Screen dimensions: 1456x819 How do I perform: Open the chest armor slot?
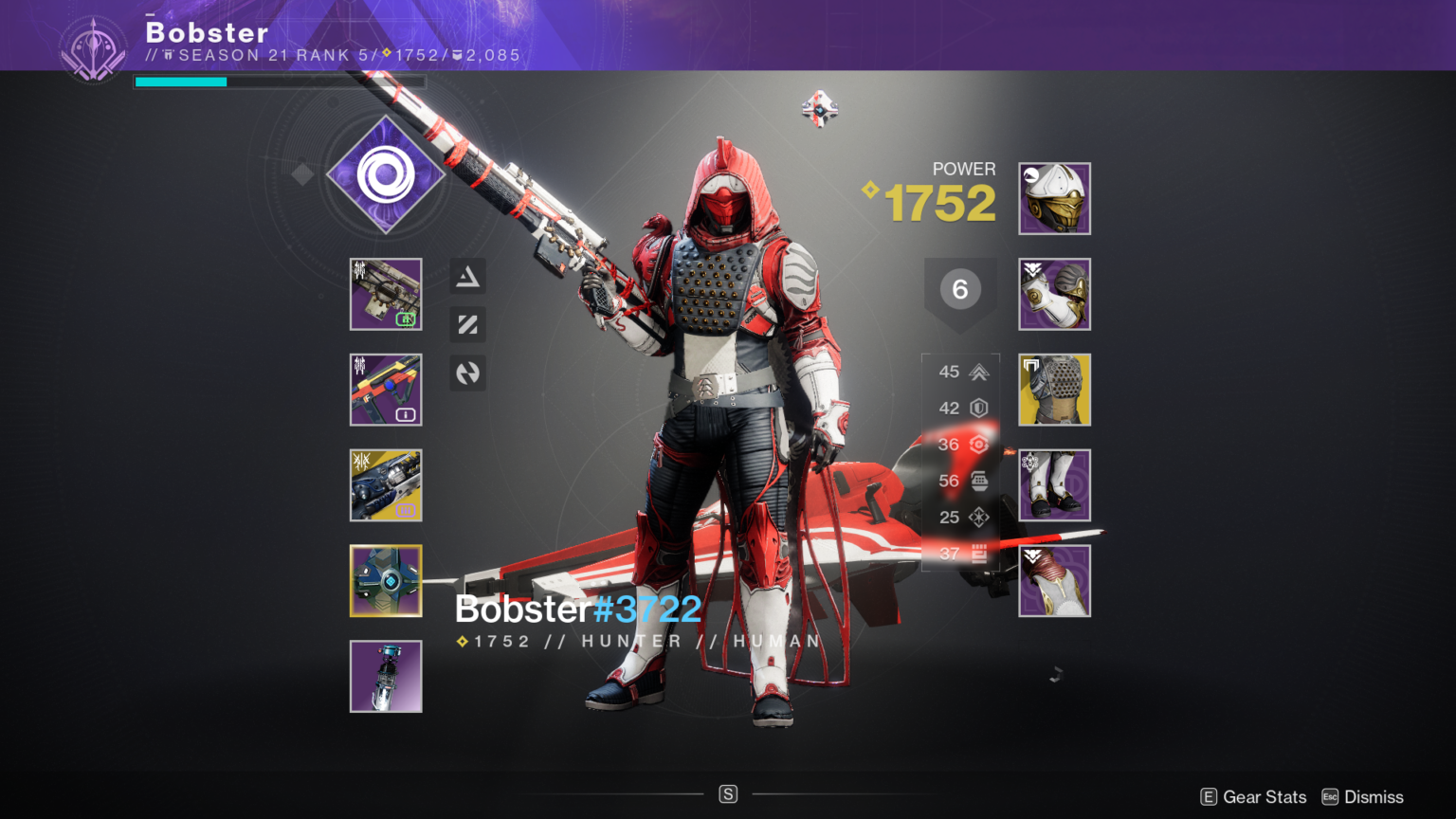coord(1054,390)
